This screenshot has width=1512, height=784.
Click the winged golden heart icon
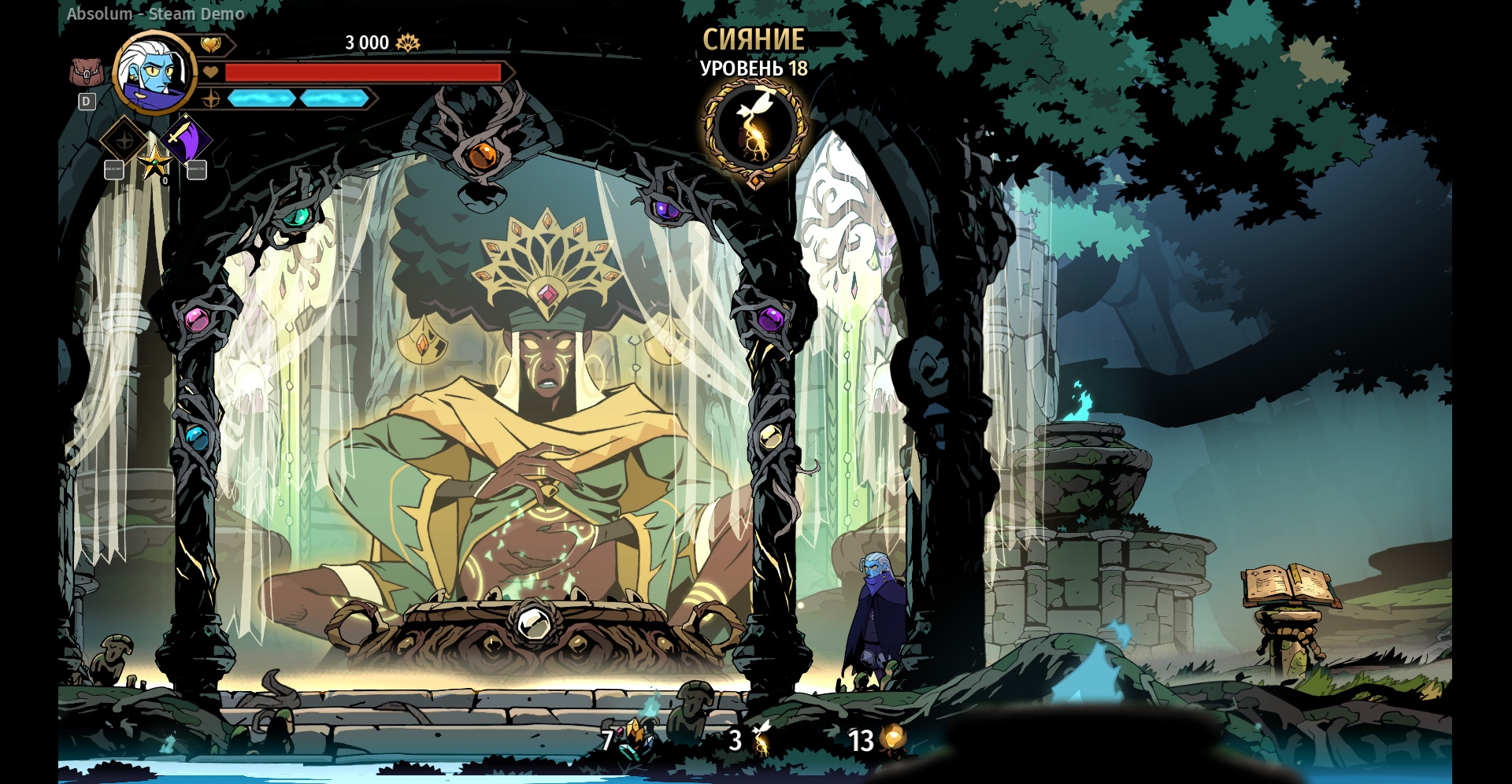pos(211,45)
